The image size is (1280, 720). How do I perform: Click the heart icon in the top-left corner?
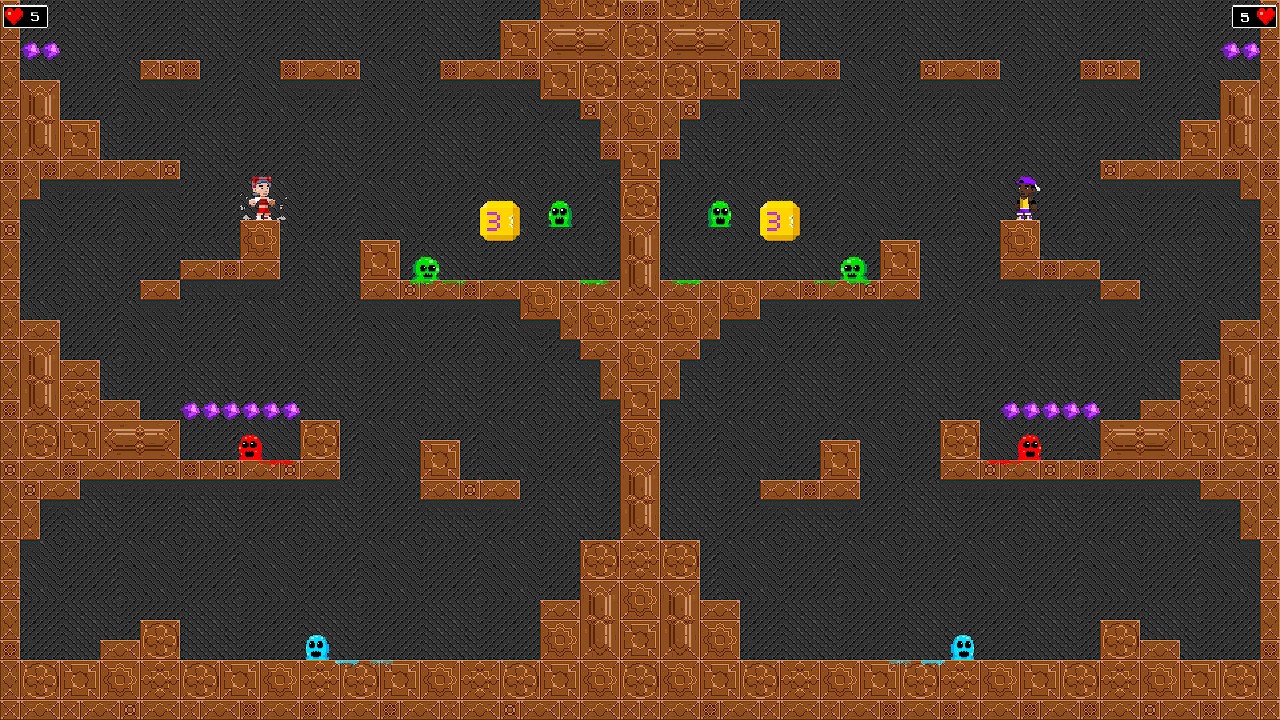tap(13, 16)
